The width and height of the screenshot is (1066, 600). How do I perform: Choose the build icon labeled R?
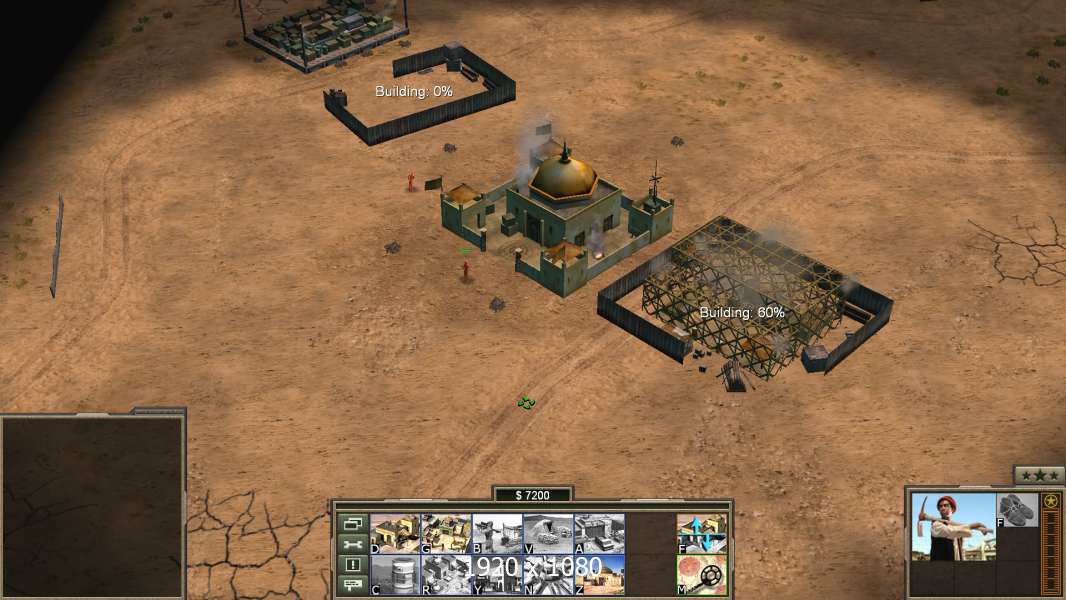coord(446,575)
